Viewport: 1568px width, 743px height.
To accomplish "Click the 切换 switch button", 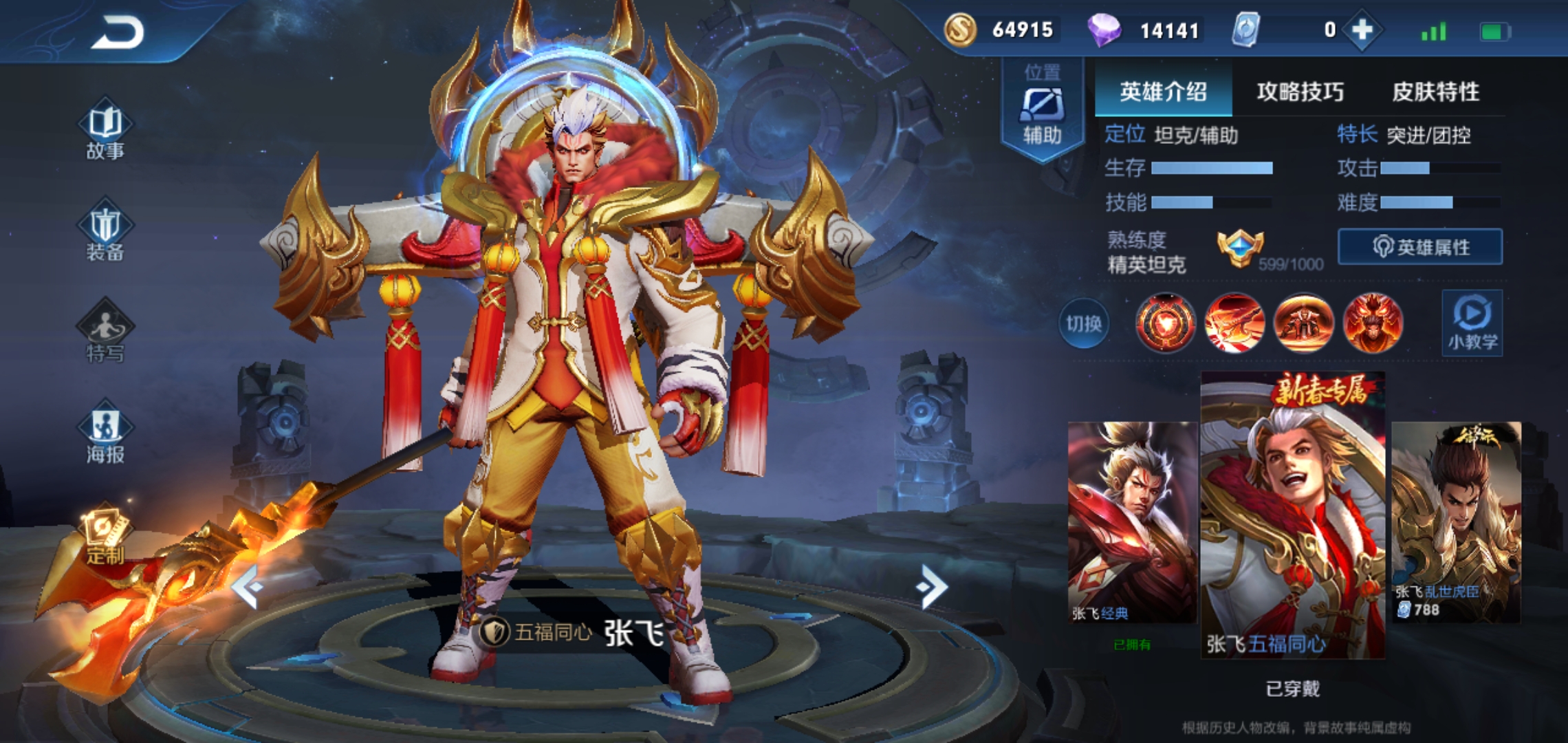I will (1083, 323).
